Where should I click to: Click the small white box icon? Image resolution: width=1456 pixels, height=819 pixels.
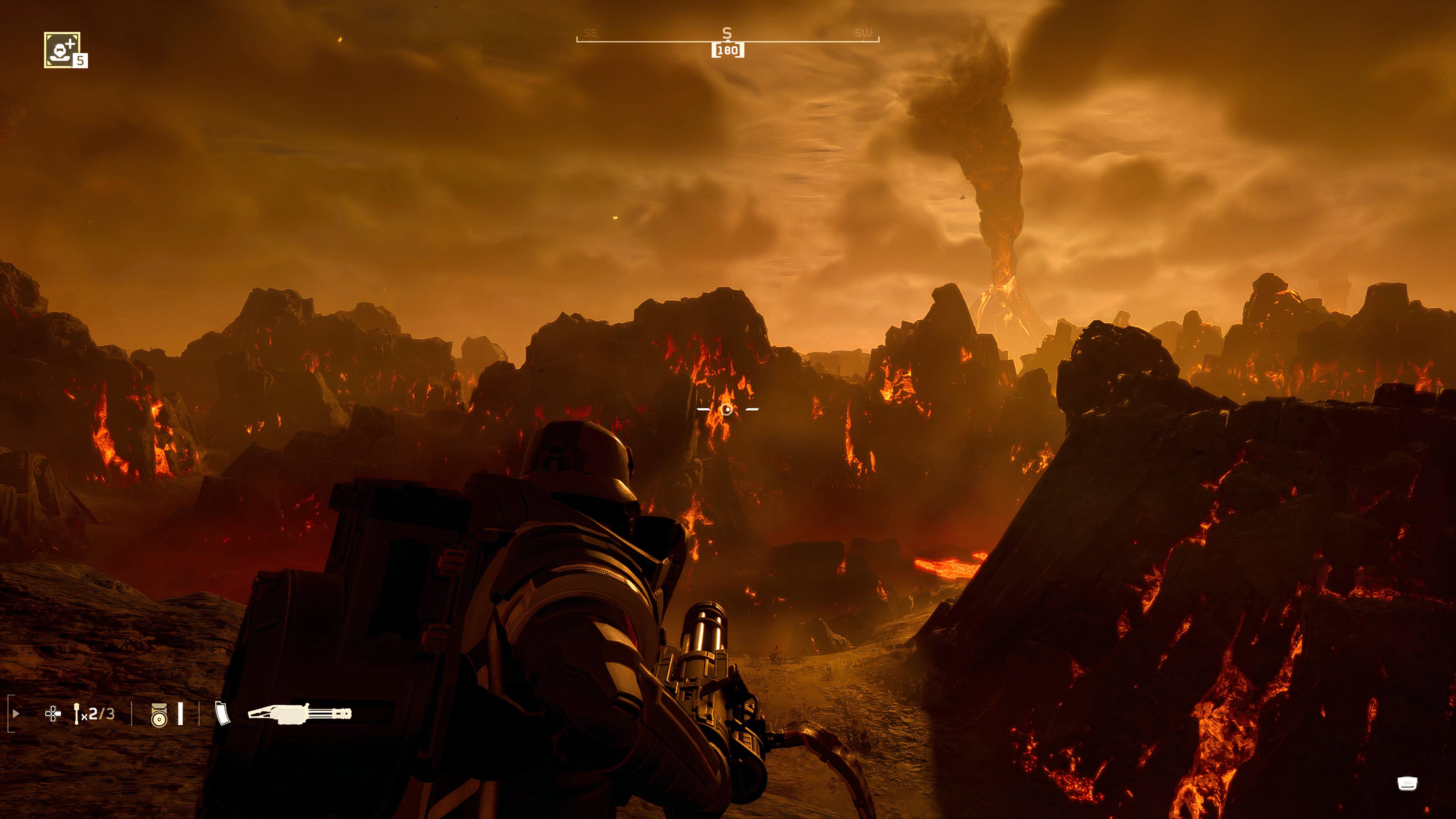(x=1407, y=783)
